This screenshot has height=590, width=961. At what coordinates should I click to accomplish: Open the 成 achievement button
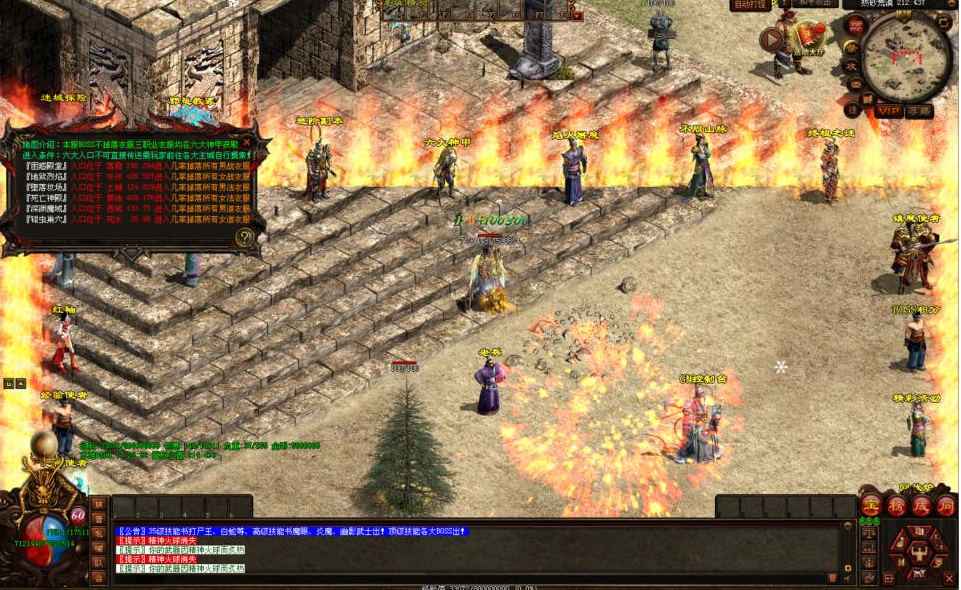pyautogui.click(x=920, y=505)
